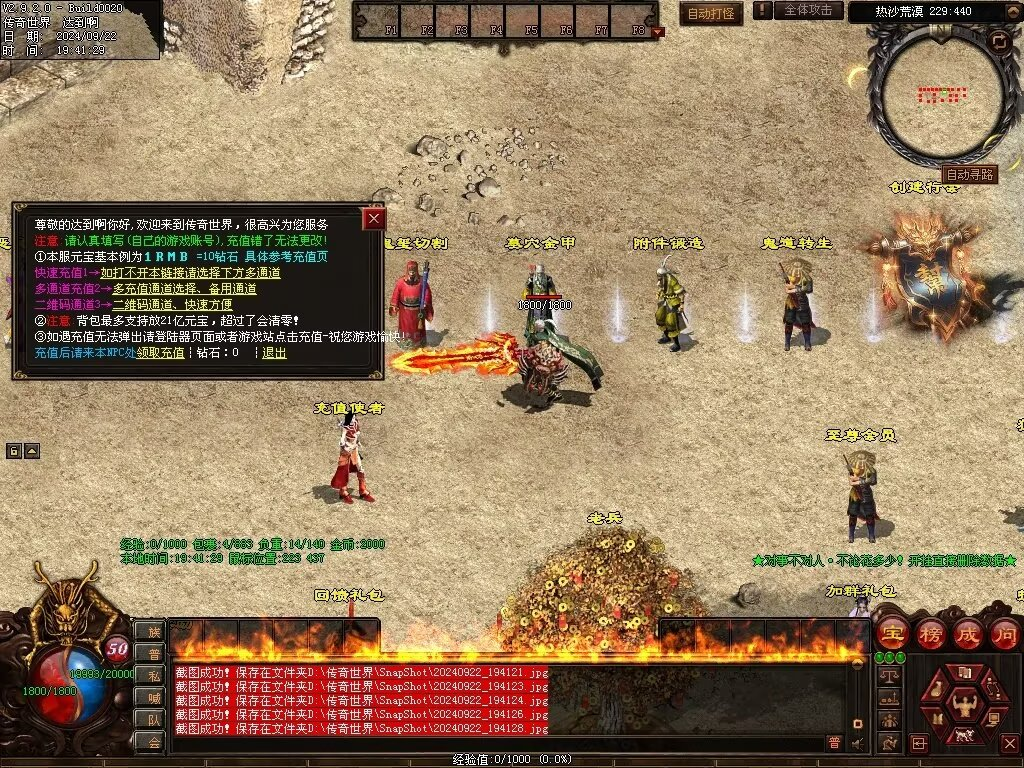The width and height of the screenshot is (1024, 768).
Task: Select the QR code recharge channel link
Action: (x=171, y=304)
